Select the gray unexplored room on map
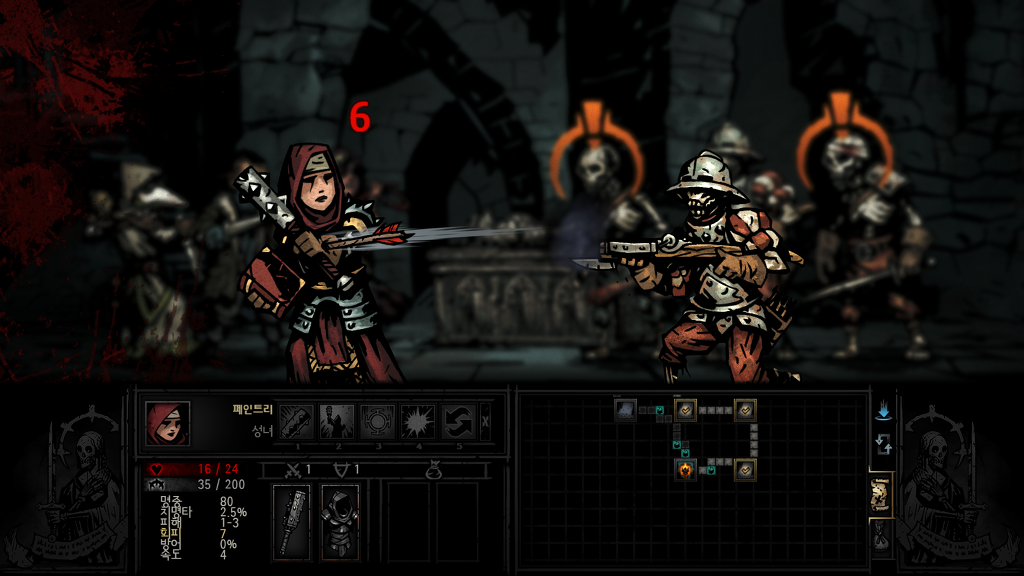Image resolution: width=1024 pixels, height=576 pixels. (x=625, y=409)
